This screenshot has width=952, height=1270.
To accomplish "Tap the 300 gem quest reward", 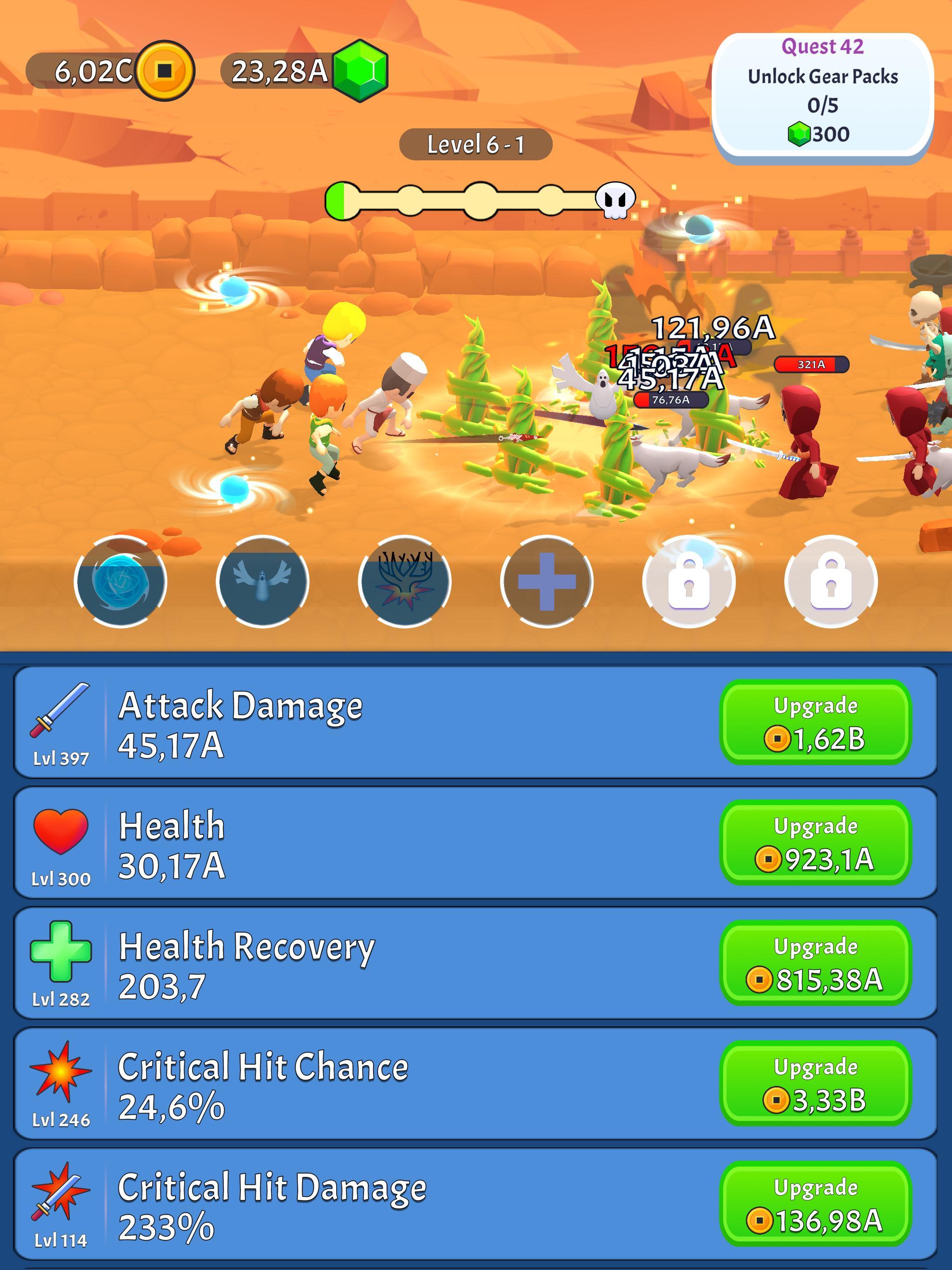I will pyautogui.click(x=822, y=133).
